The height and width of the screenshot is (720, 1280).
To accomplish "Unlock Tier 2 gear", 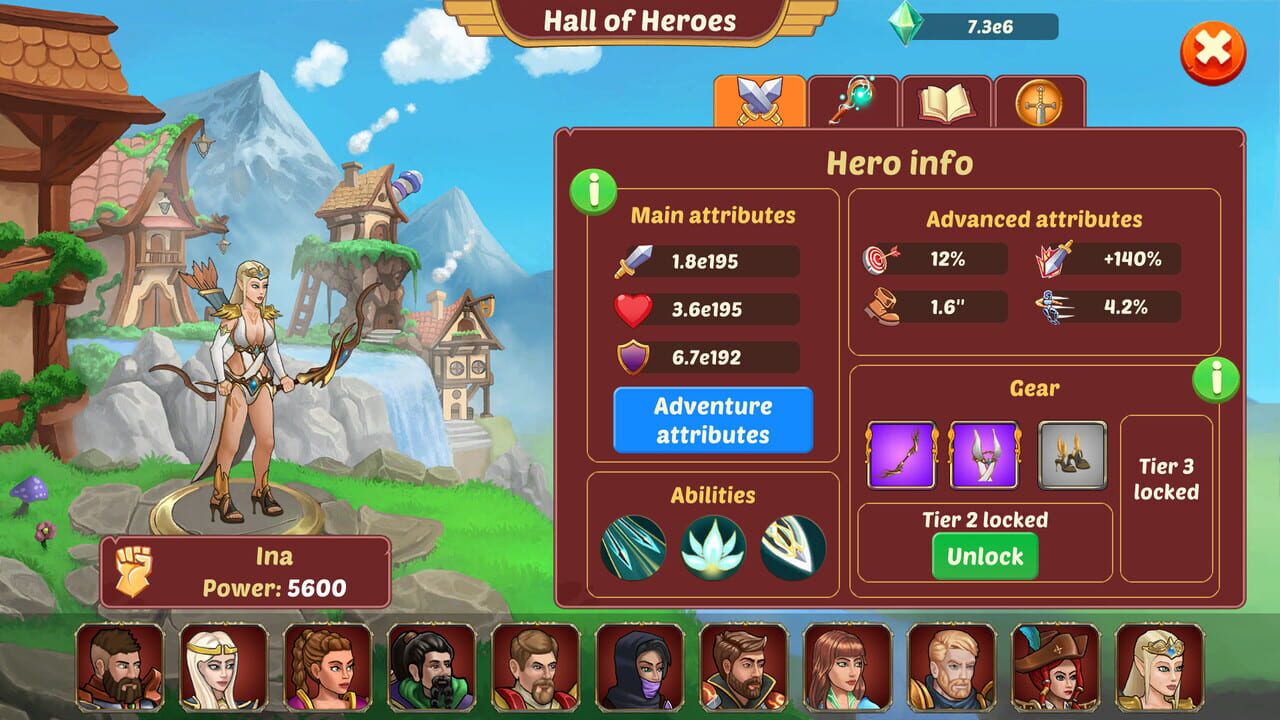I will click(x=986, y=557).
